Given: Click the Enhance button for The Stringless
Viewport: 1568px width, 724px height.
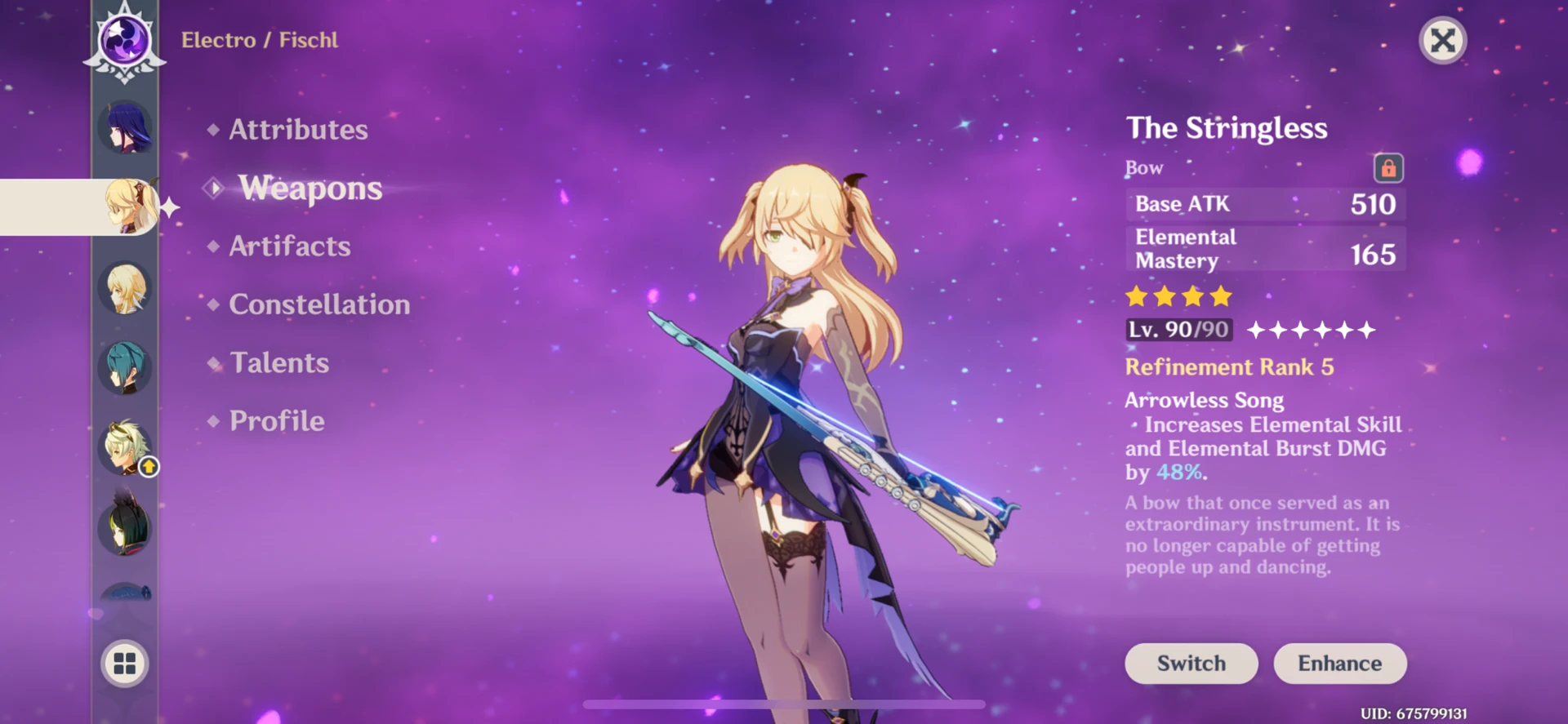Looking at the screenshot, I should (1339, 664).
